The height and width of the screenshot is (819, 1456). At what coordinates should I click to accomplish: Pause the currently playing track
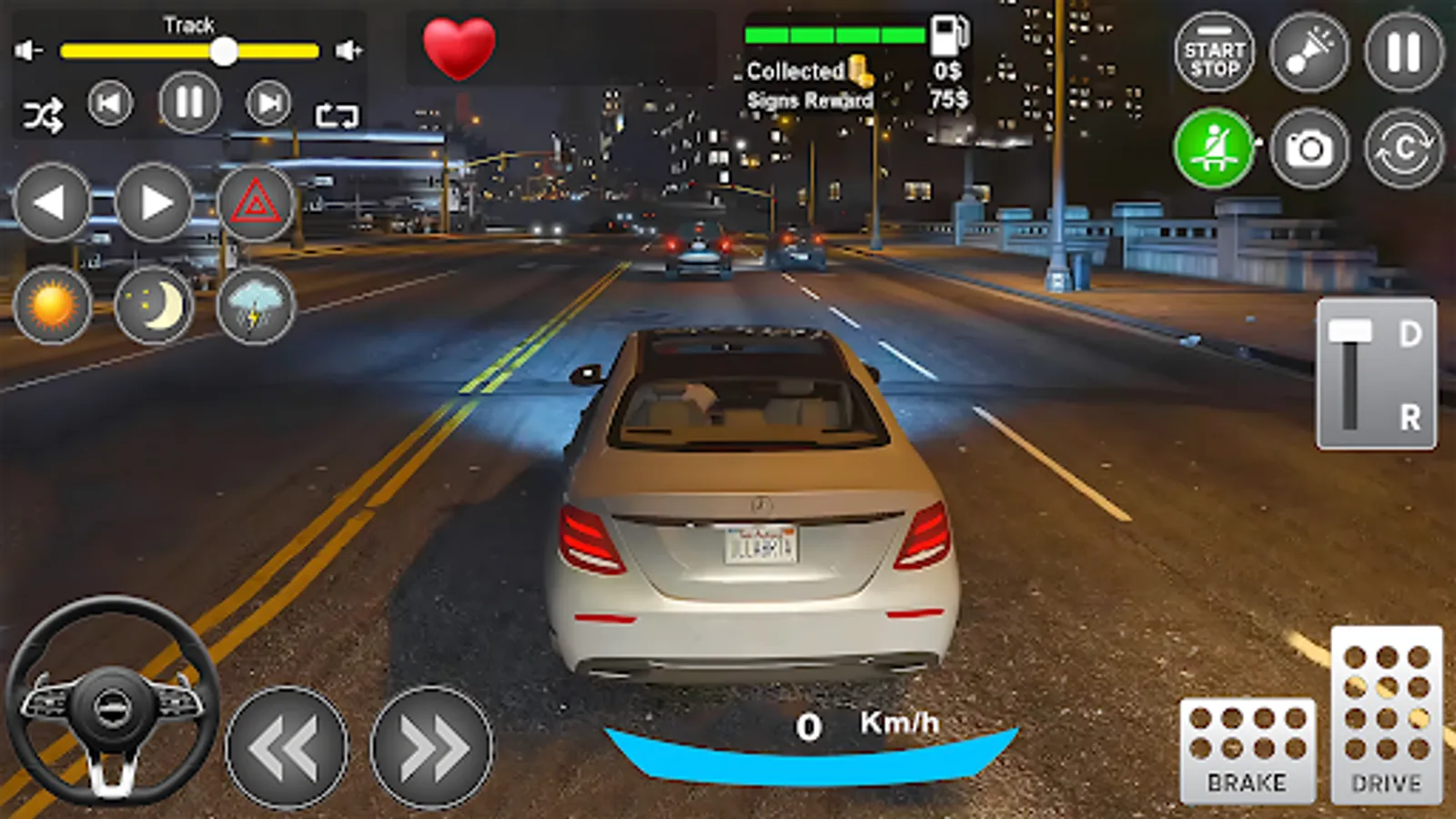pos(190,103)
